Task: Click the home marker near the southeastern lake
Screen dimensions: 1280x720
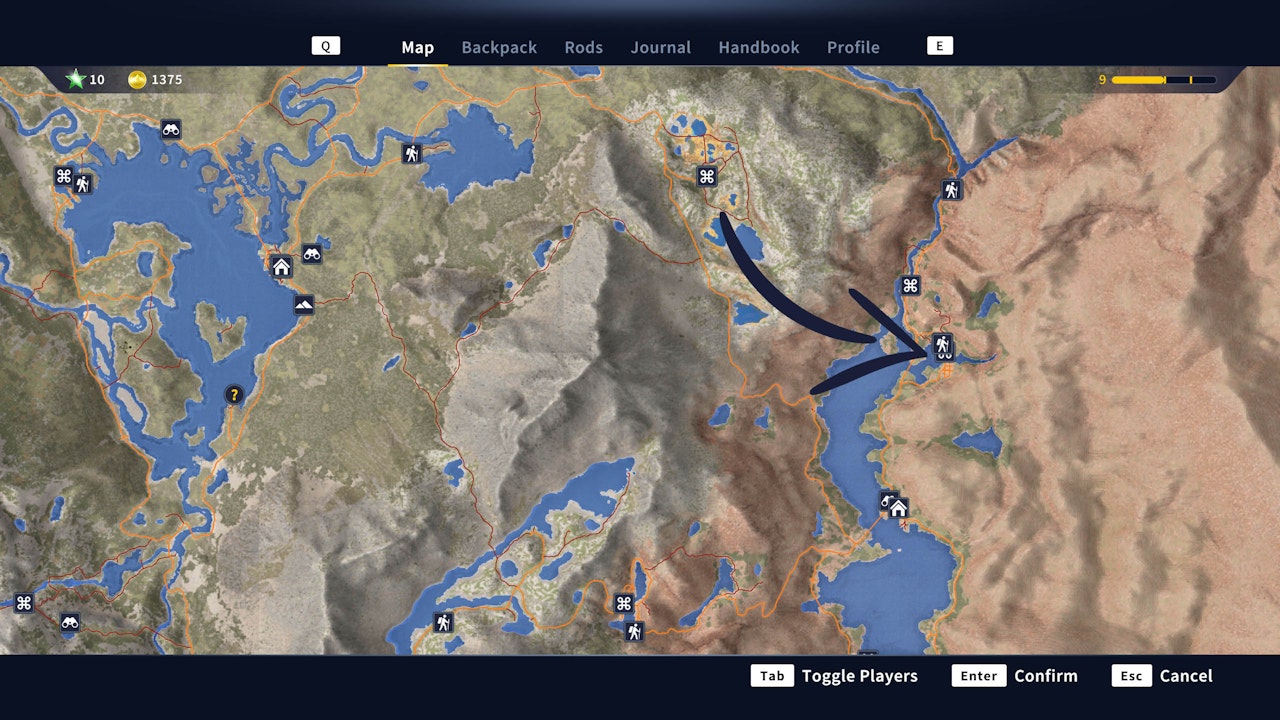Action: coord(898,510)
